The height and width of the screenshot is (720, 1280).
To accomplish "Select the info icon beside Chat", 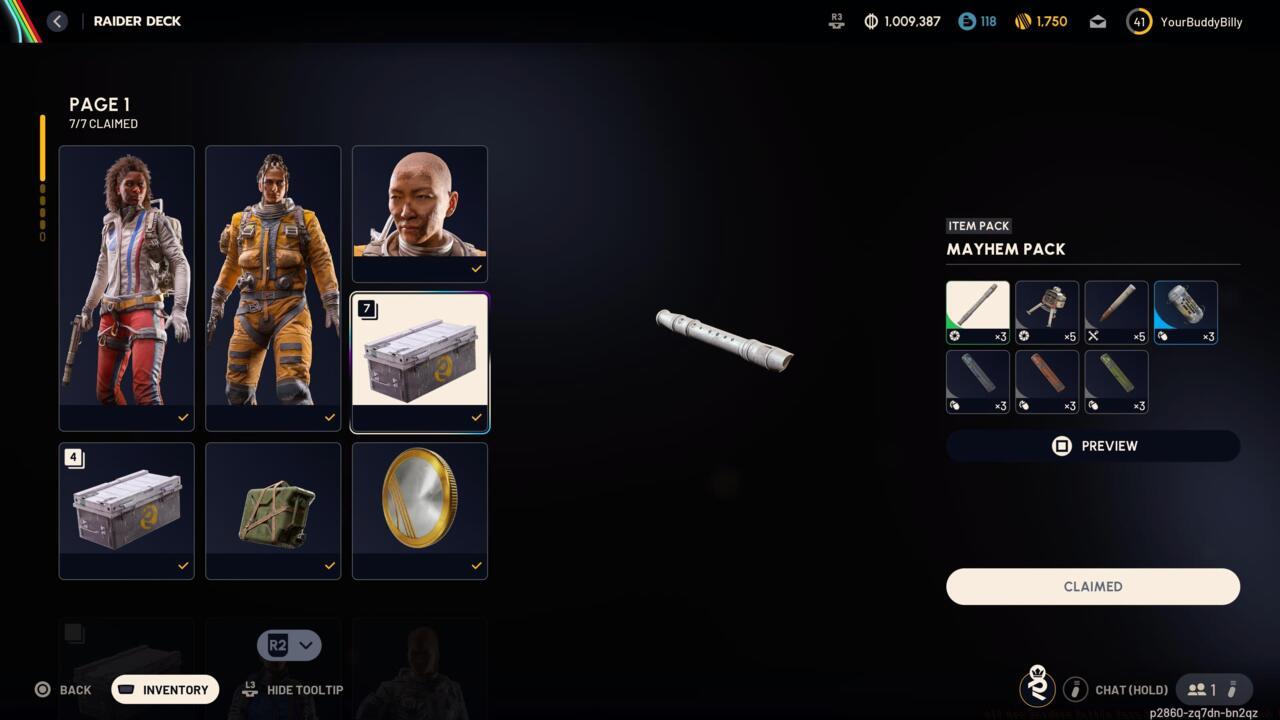I will tap(1076, 689).
